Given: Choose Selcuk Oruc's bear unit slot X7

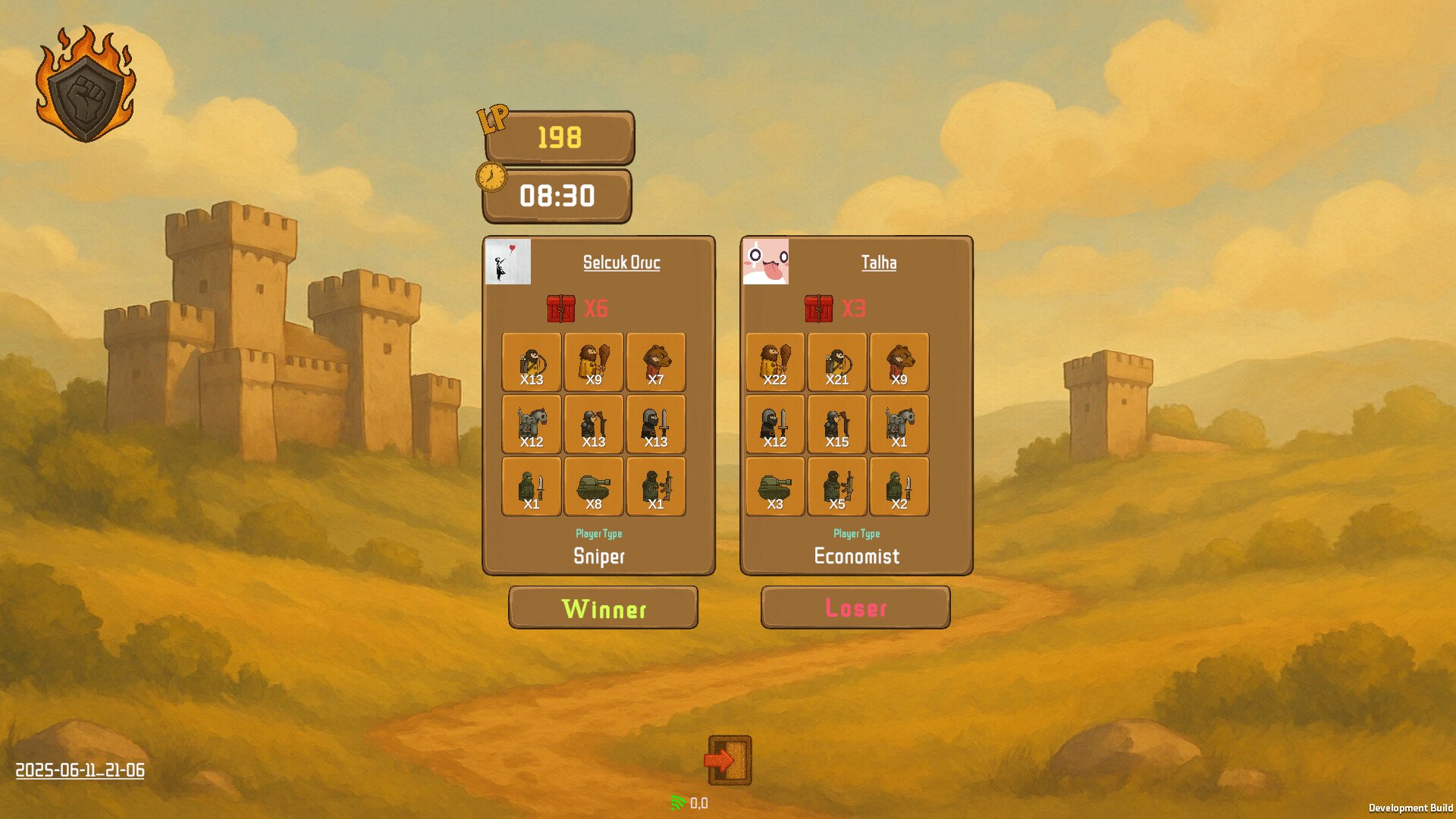Looking at the screenshot, I should click(656, 362).
